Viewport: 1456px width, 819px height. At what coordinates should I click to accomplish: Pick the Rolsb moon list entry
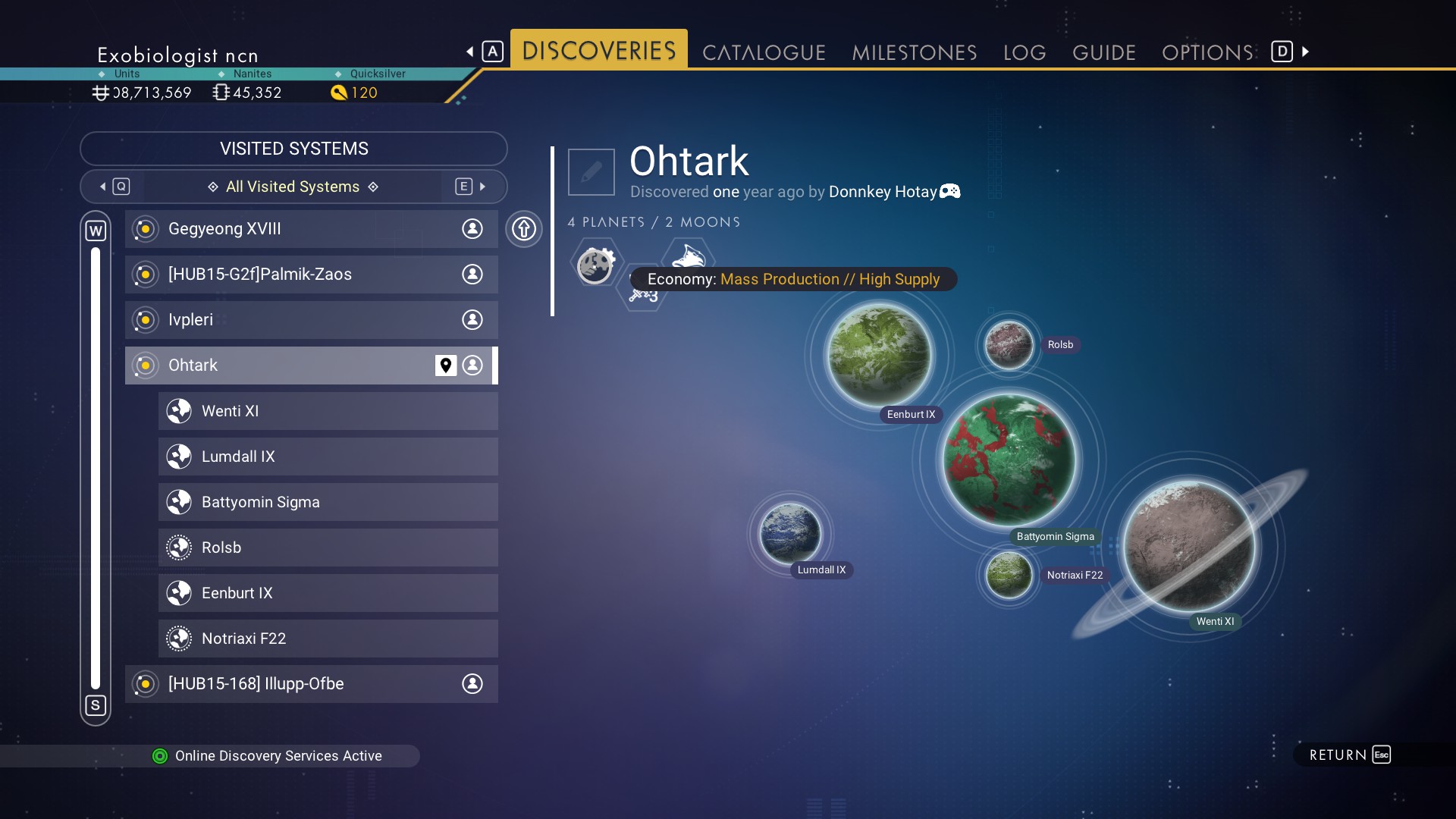click(x=328, y=548)
